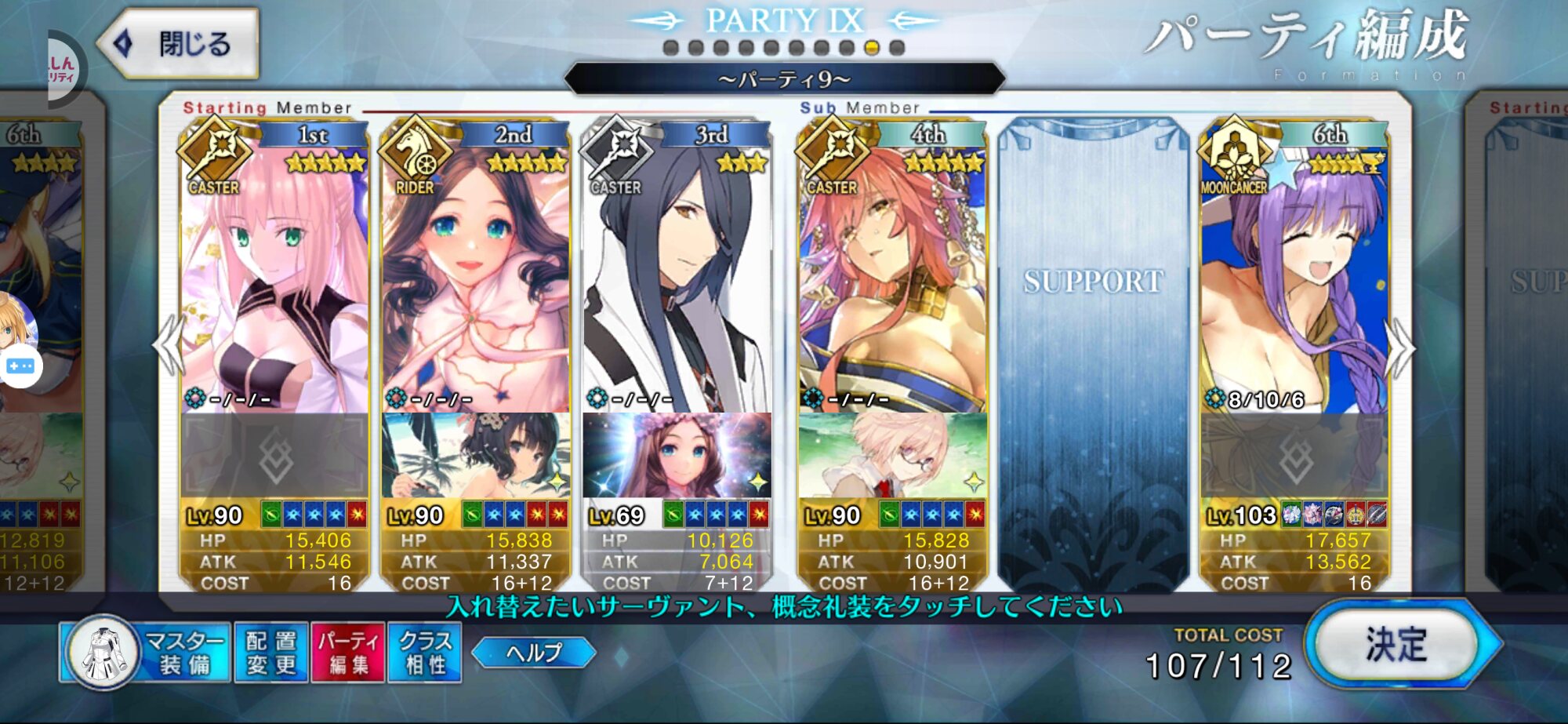Change the 4th Caster's blonde-character craft essence
Image resolution: width=1568 pixels, height=724 pixels.
click(892, 455)
